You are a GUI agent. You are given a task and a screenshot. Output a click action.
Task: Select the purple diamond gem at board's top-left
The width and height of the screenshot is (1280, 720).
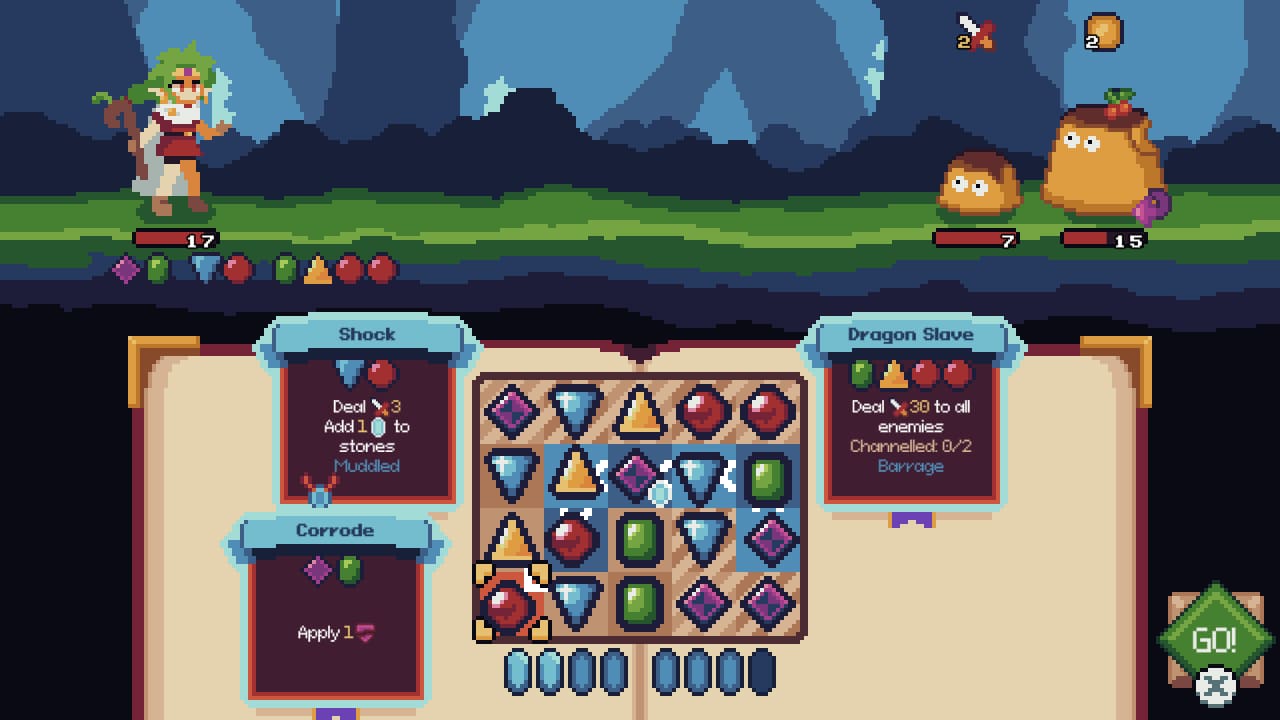tap(510, 410)
